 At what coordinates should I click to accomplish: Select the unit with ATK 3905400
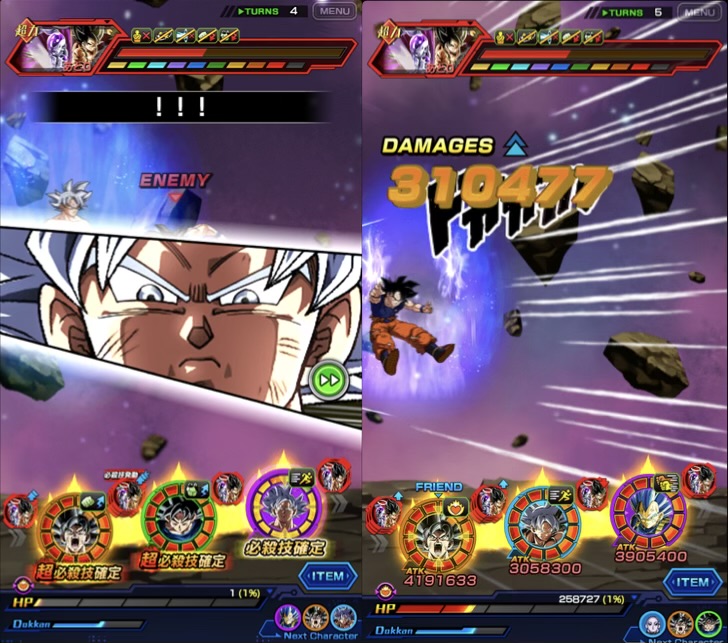pos(649,516)
